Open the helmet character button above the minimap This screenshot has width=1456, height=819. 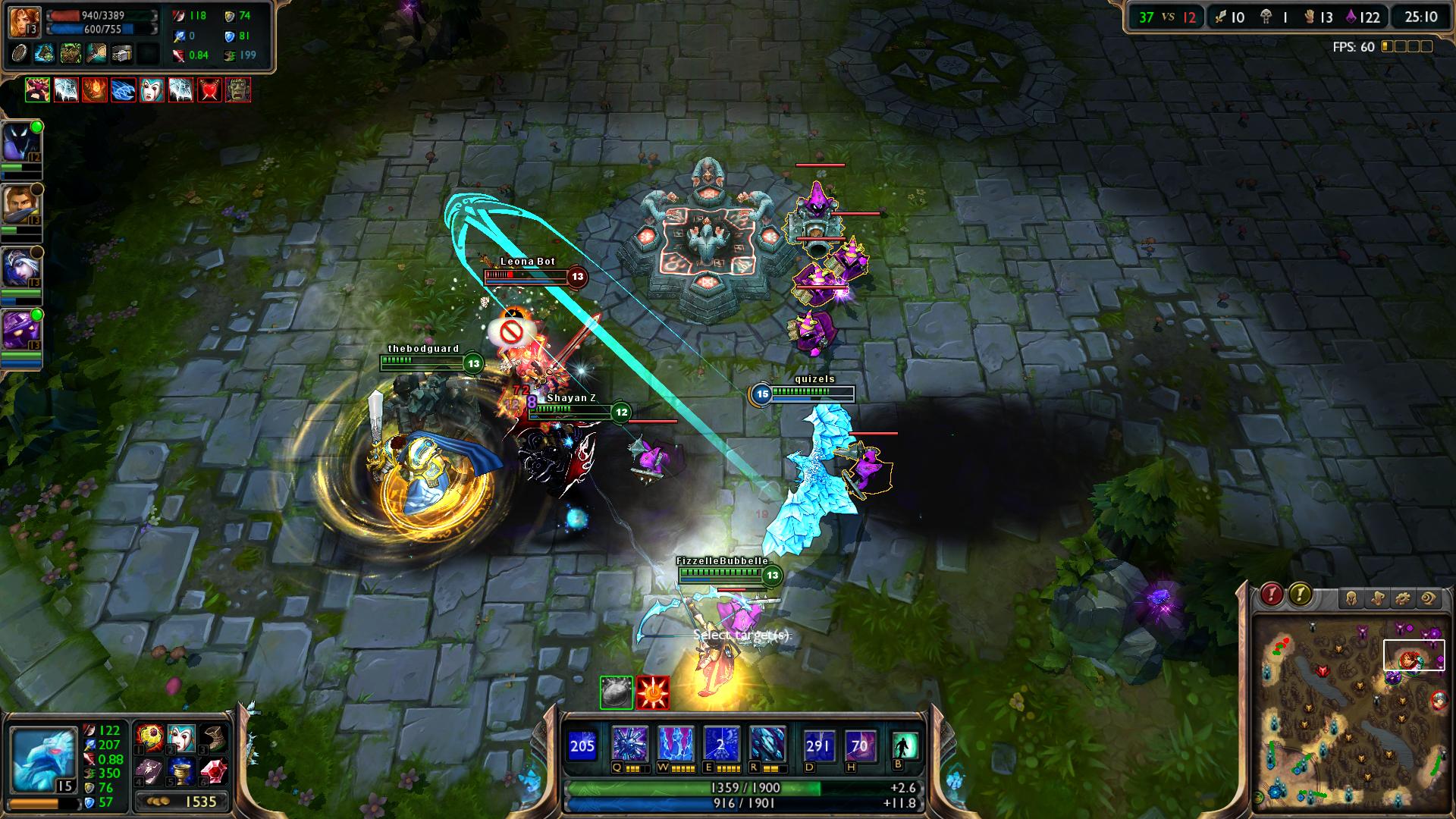[1351, 599]
